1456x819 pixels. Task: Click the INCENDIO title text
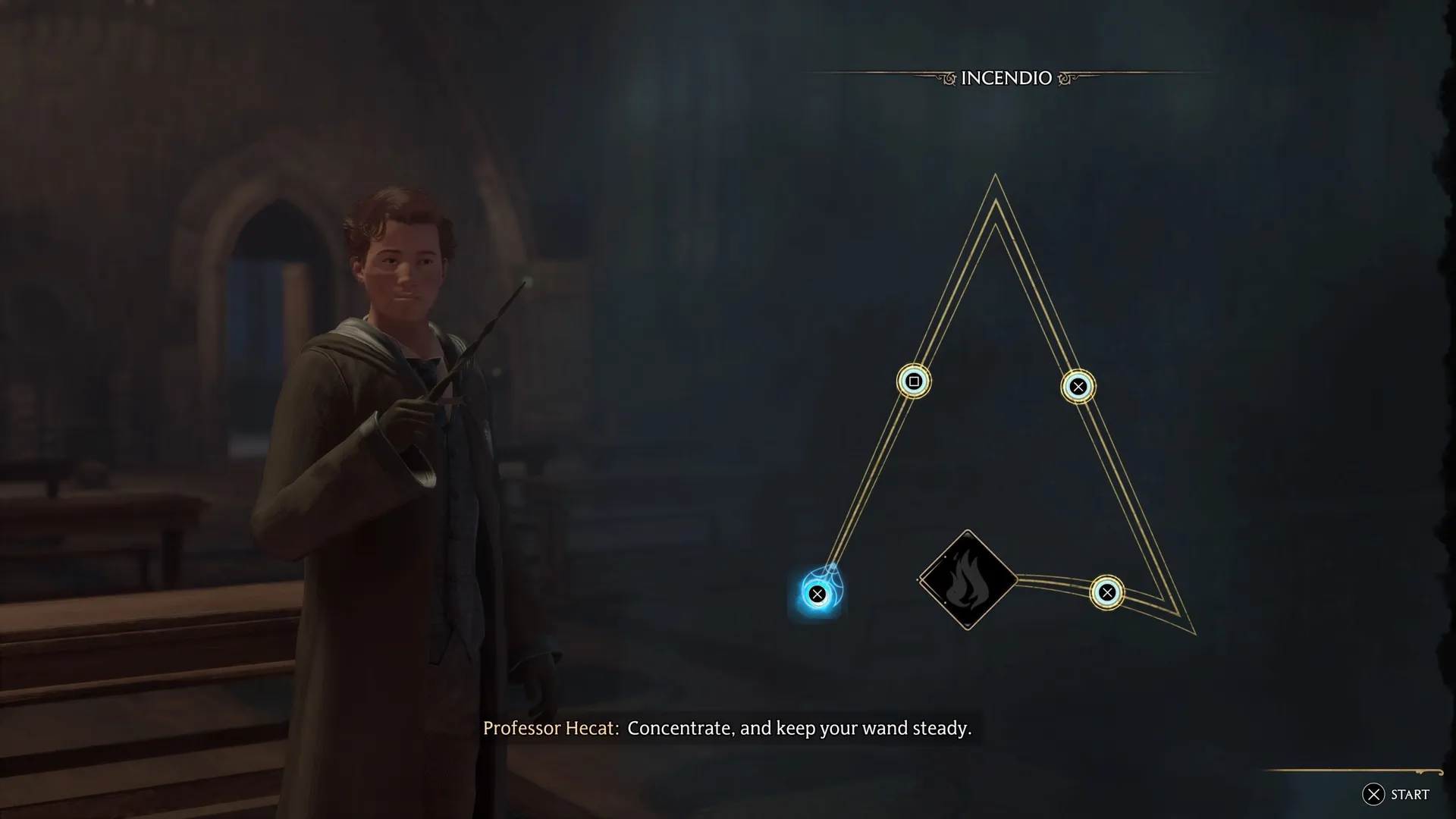tap(1007, 77)
